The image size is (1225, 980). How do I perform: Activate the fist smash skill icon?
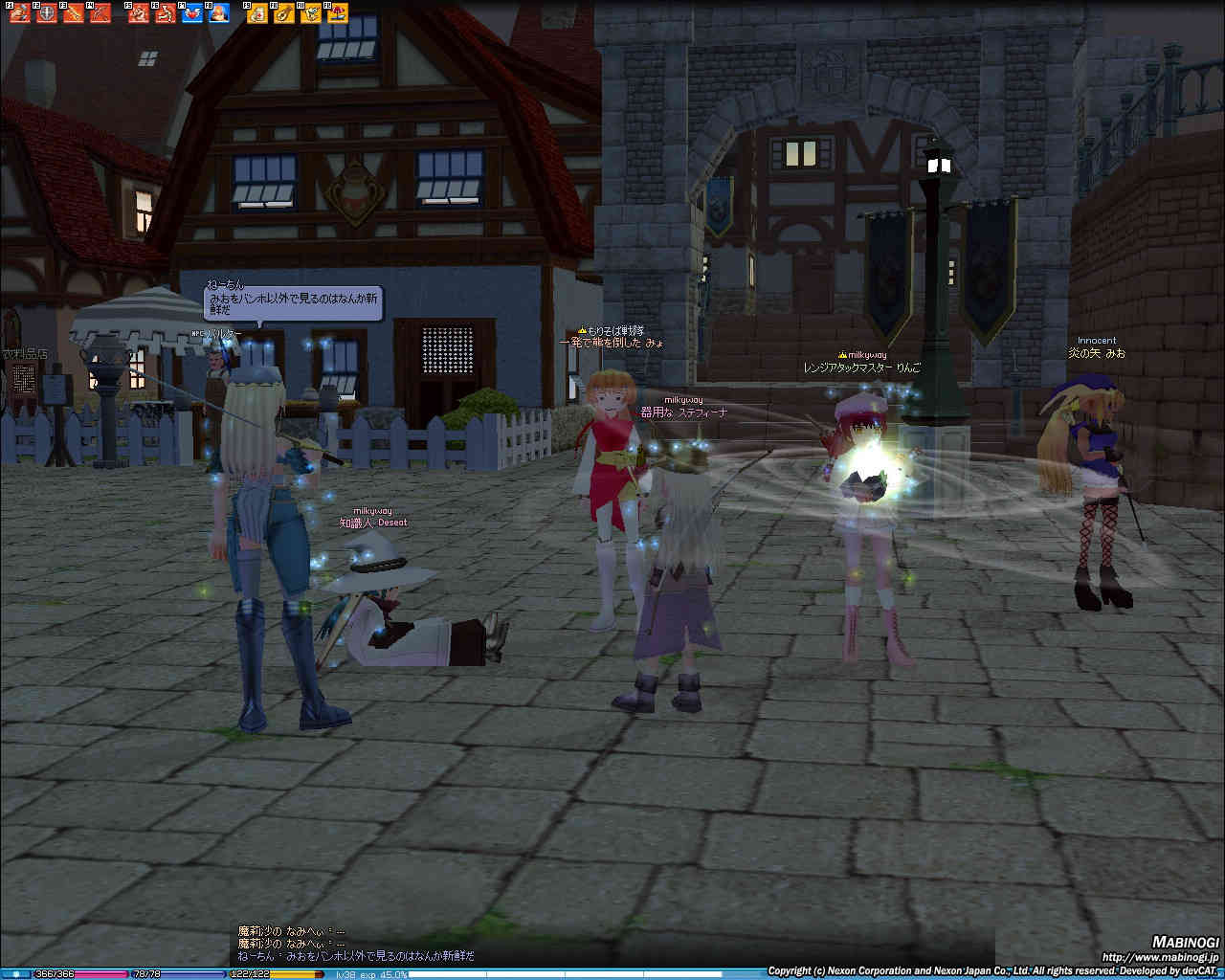(20, 13)
